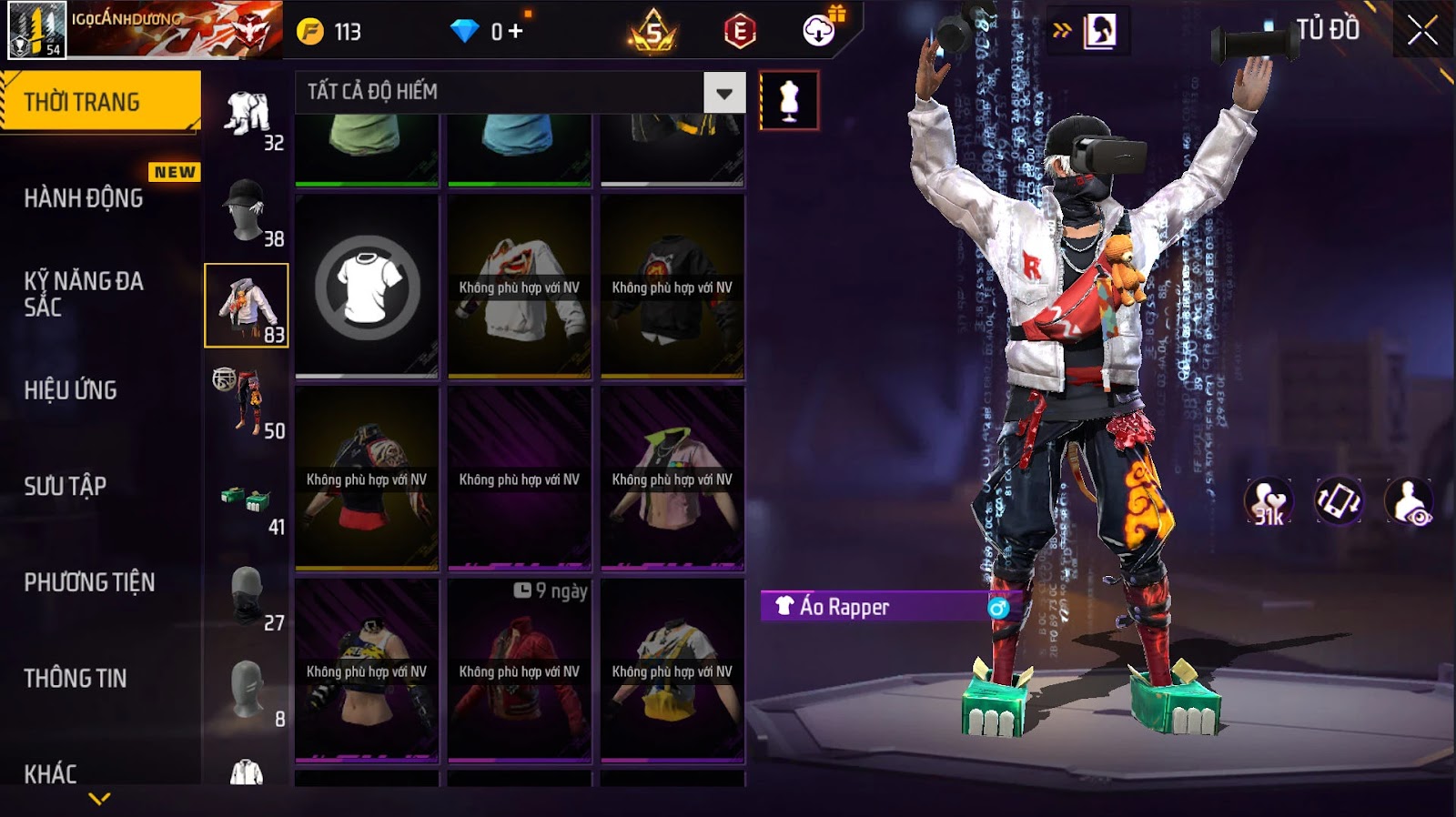Open the HÀNH ĐỘNG section
Screen dimensions: 1456x817
point(84,198)
